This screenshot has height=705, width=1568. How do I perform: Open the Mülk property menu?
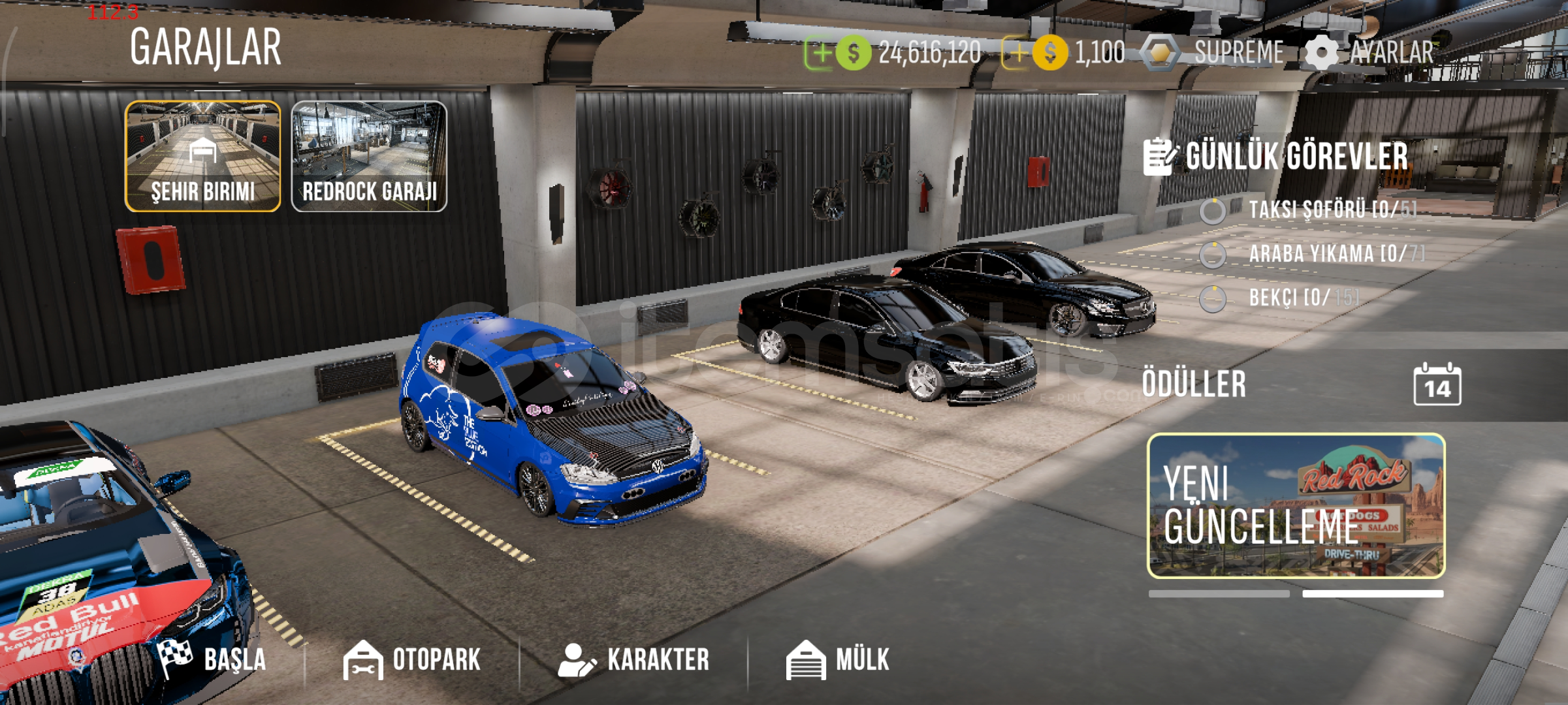[x=838, y=659]
